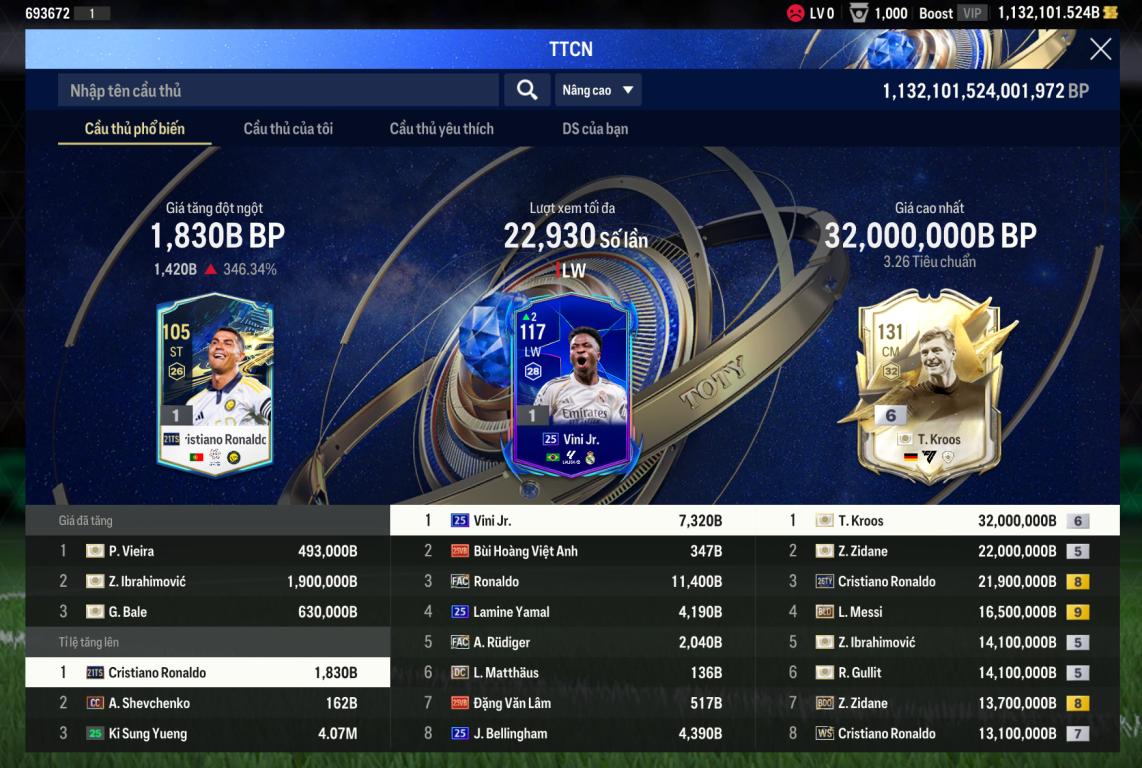Click the magnifying glass search button
Image resolution: width=1142 pixels, height=768 pixels.
[527, 90]
